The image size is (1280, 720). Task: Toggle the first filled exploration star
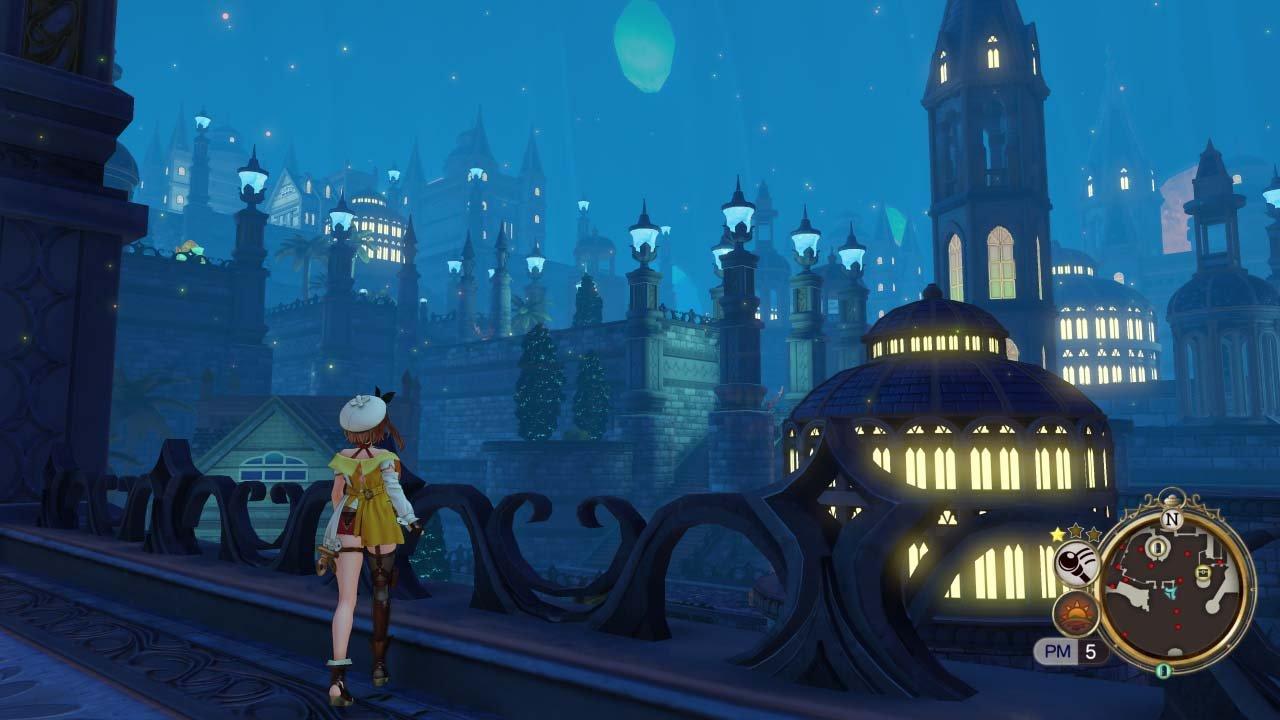(1055, 533)
